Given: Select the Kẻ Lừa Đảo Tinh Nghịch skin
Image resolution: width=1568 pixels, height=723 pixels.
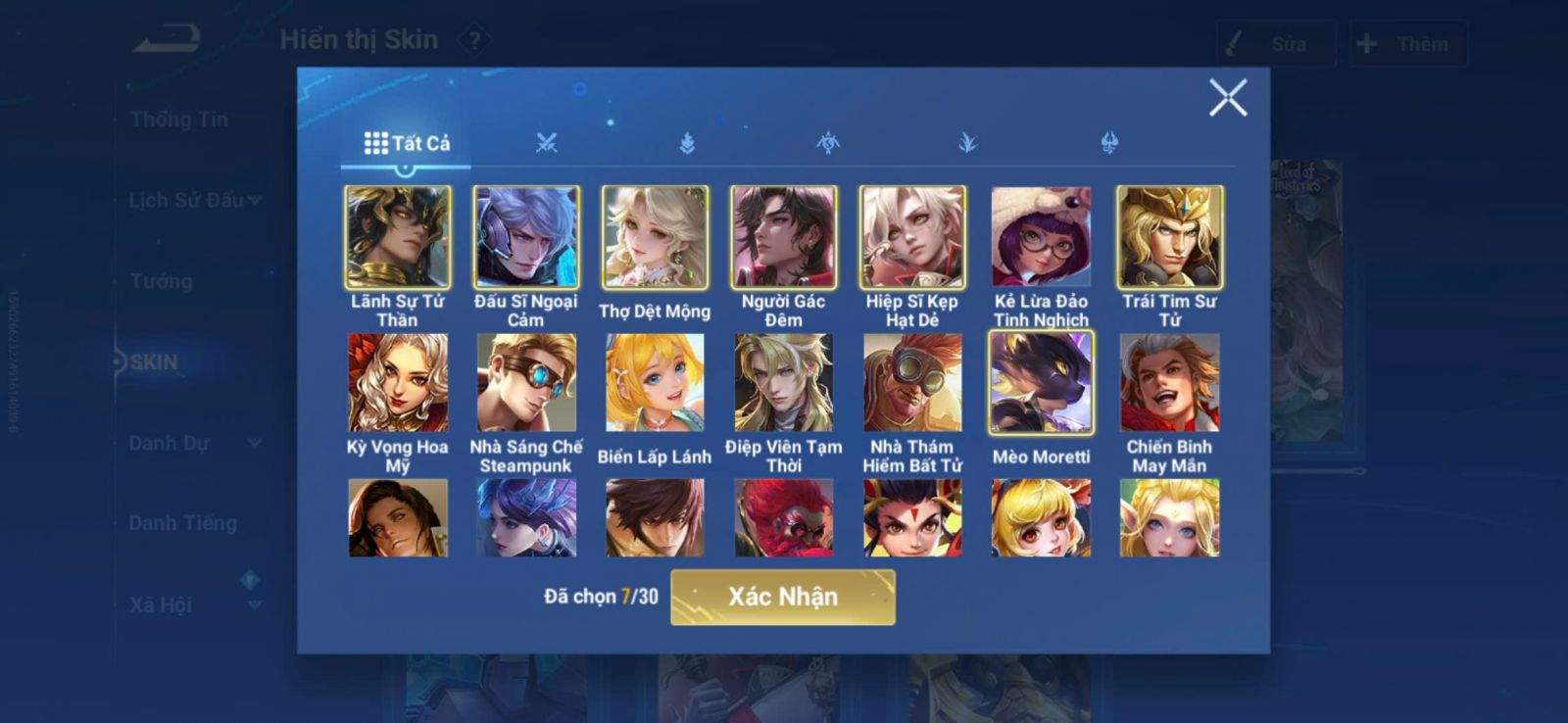Looking at the screenshot, I should 1041,237.
